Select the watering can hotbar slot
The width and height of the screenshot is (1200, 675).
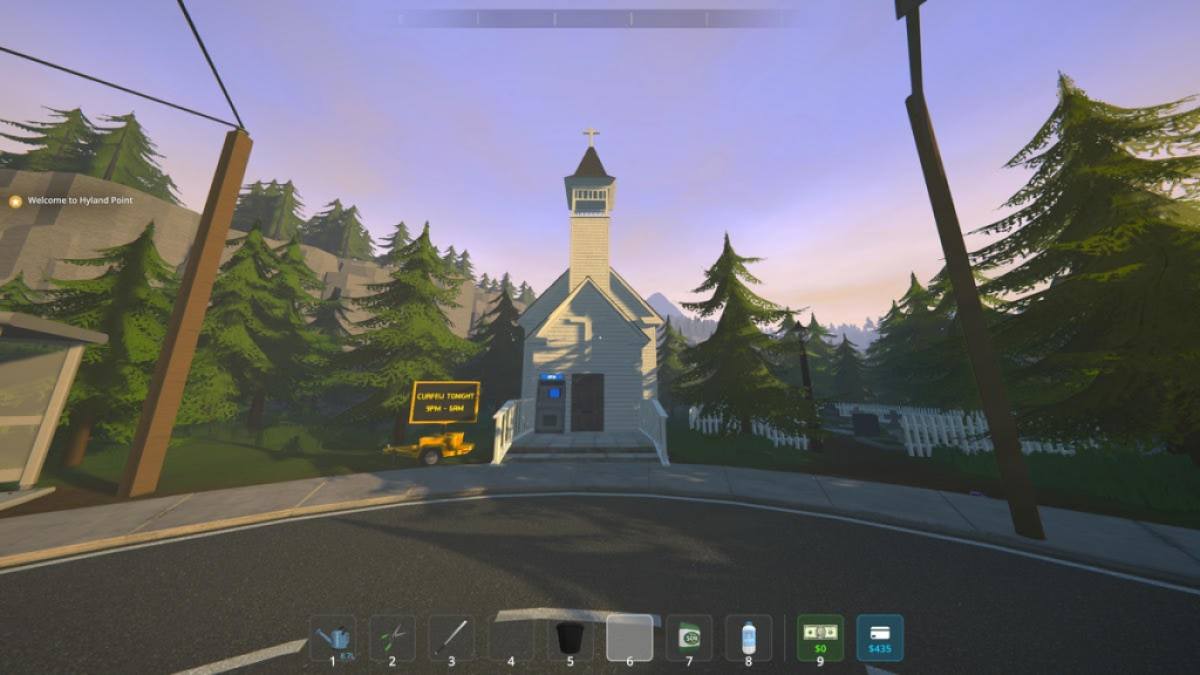coord(333,637)
